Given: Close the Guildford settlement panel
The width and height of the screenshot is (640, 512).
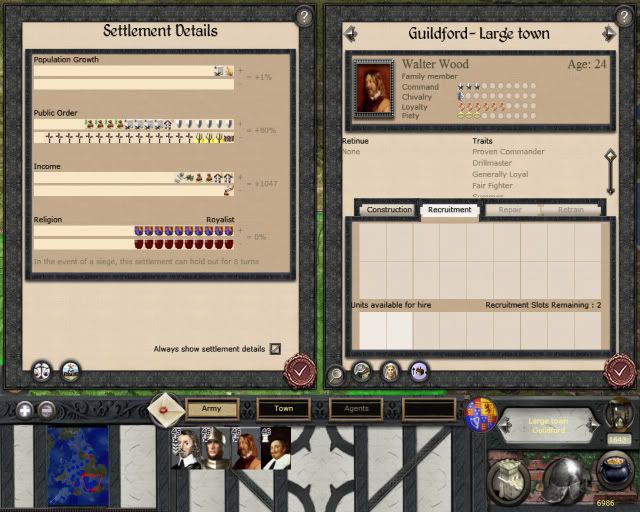Looking at the screenshot, I should (619, 371).
